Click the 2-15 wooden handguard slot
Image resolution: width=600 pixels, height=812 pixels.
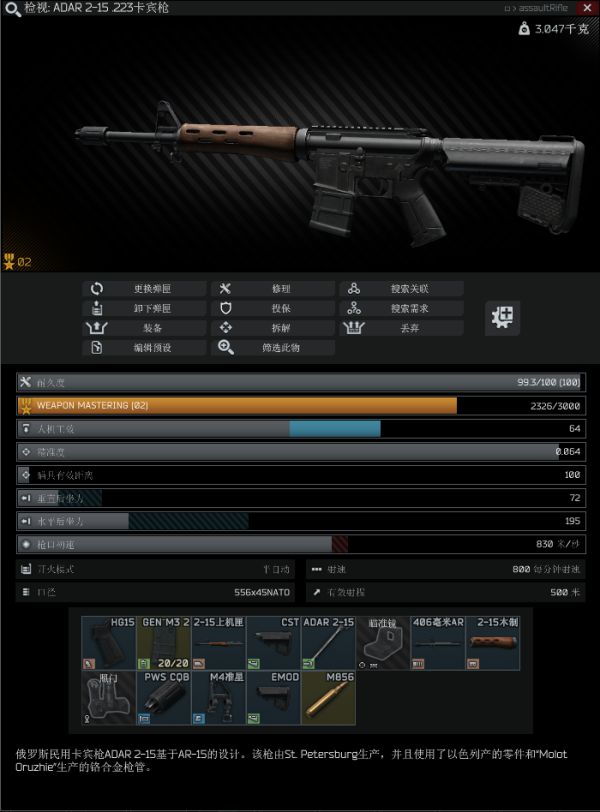click(492, 642)
